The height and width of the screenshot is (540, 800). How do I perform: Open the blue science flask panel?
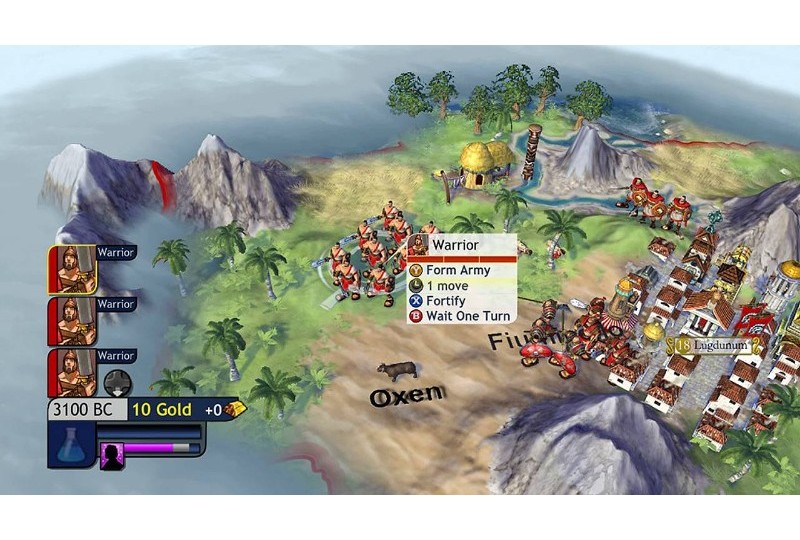coord(71,444)
